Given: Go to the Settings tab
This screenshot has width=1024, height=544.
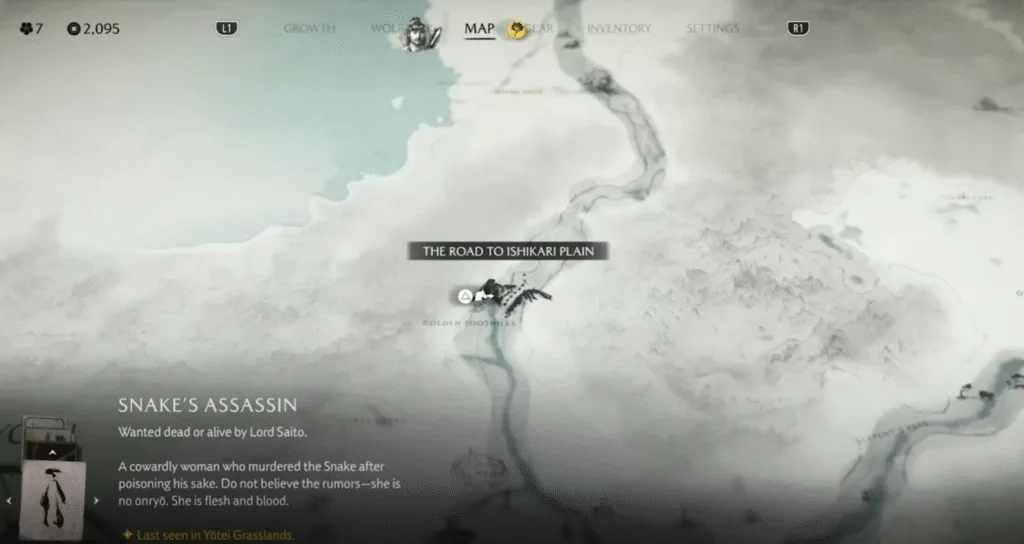Looking at the screenshot, I should coord(712,28).
